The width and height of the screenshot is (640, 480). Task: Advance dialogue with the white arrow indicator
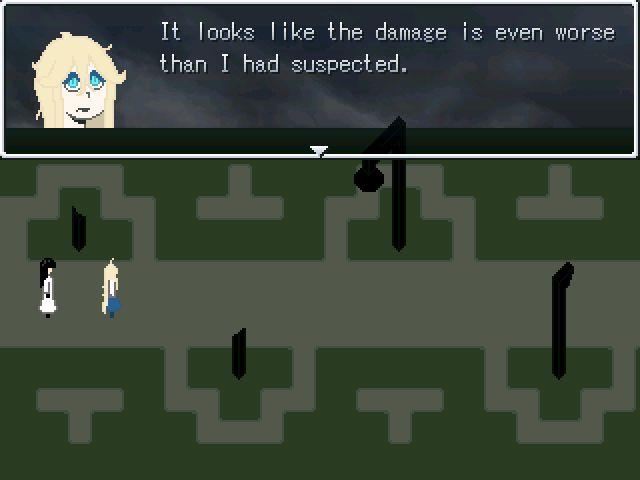click(319, 151)
